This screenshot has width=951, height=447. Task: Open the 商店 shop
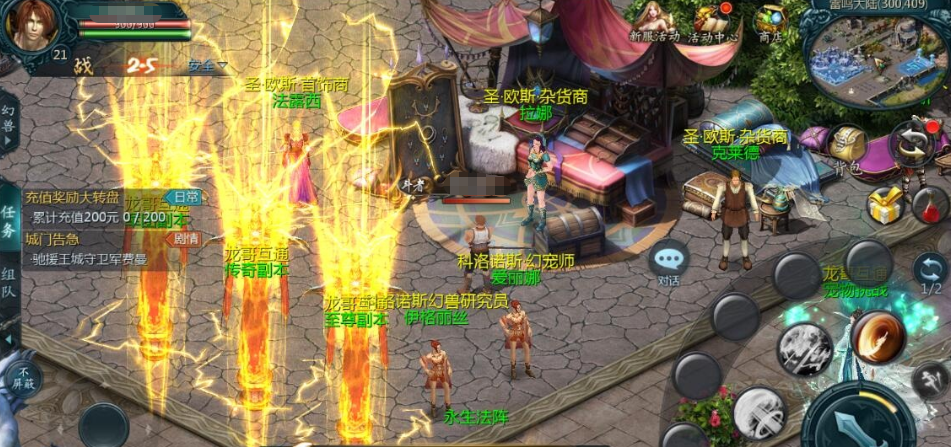pyautogui.click(x=770, y=22)
